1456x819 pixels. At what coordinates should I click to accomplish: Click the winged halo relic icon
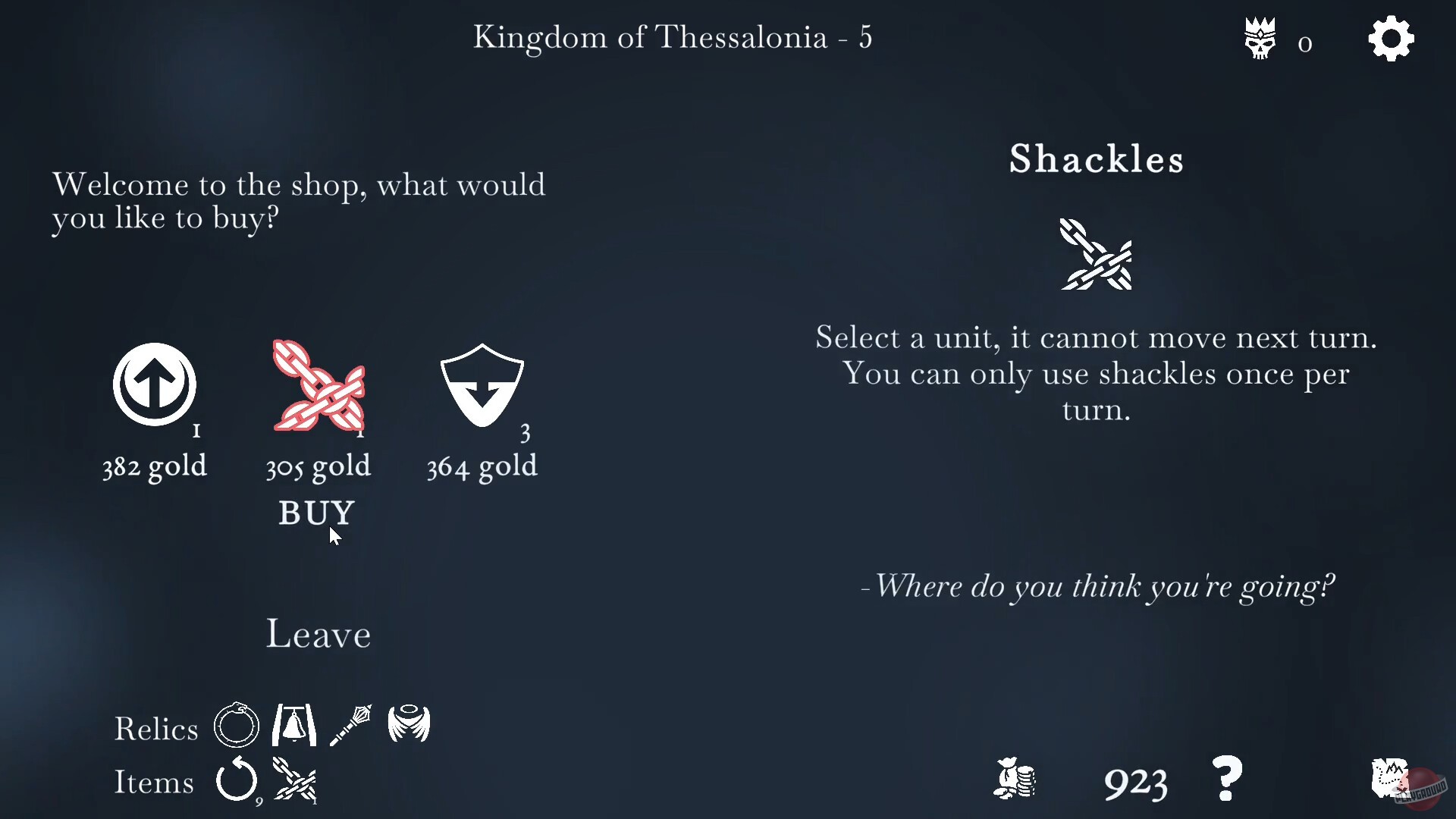point(409,725)
